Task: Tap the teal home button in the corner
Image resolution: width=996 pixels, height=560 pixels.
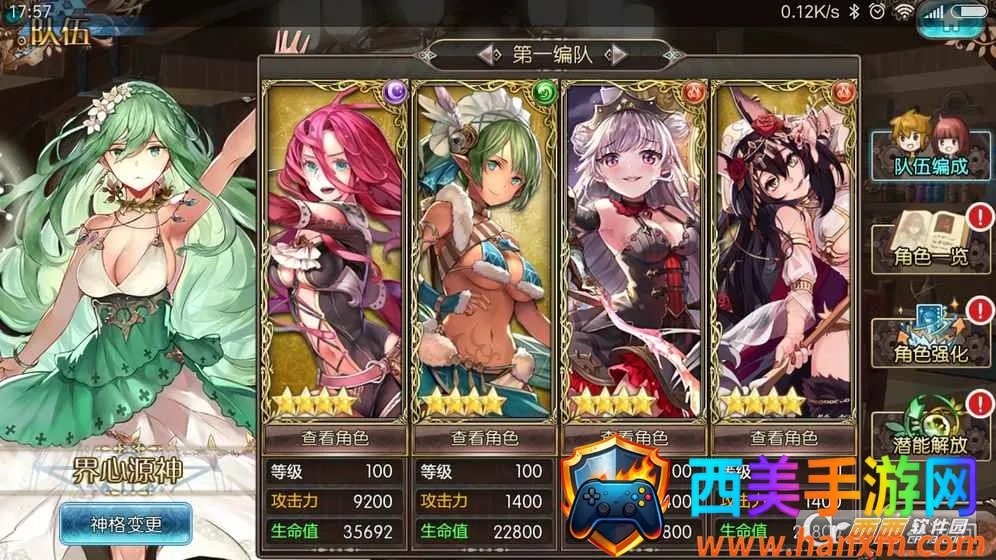Action: tap(949, 22)
